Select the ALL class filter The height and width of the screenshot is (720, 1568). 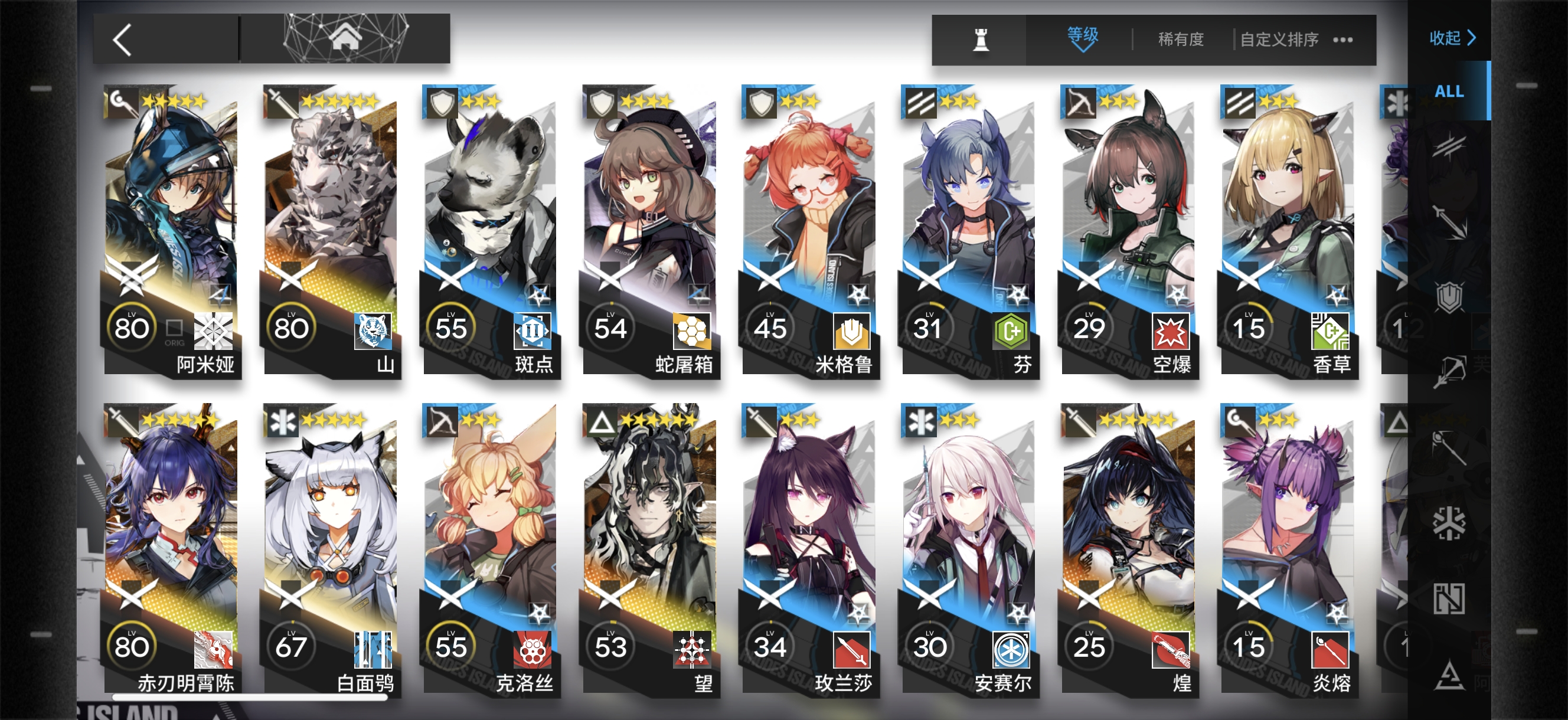coord(1449,91)
